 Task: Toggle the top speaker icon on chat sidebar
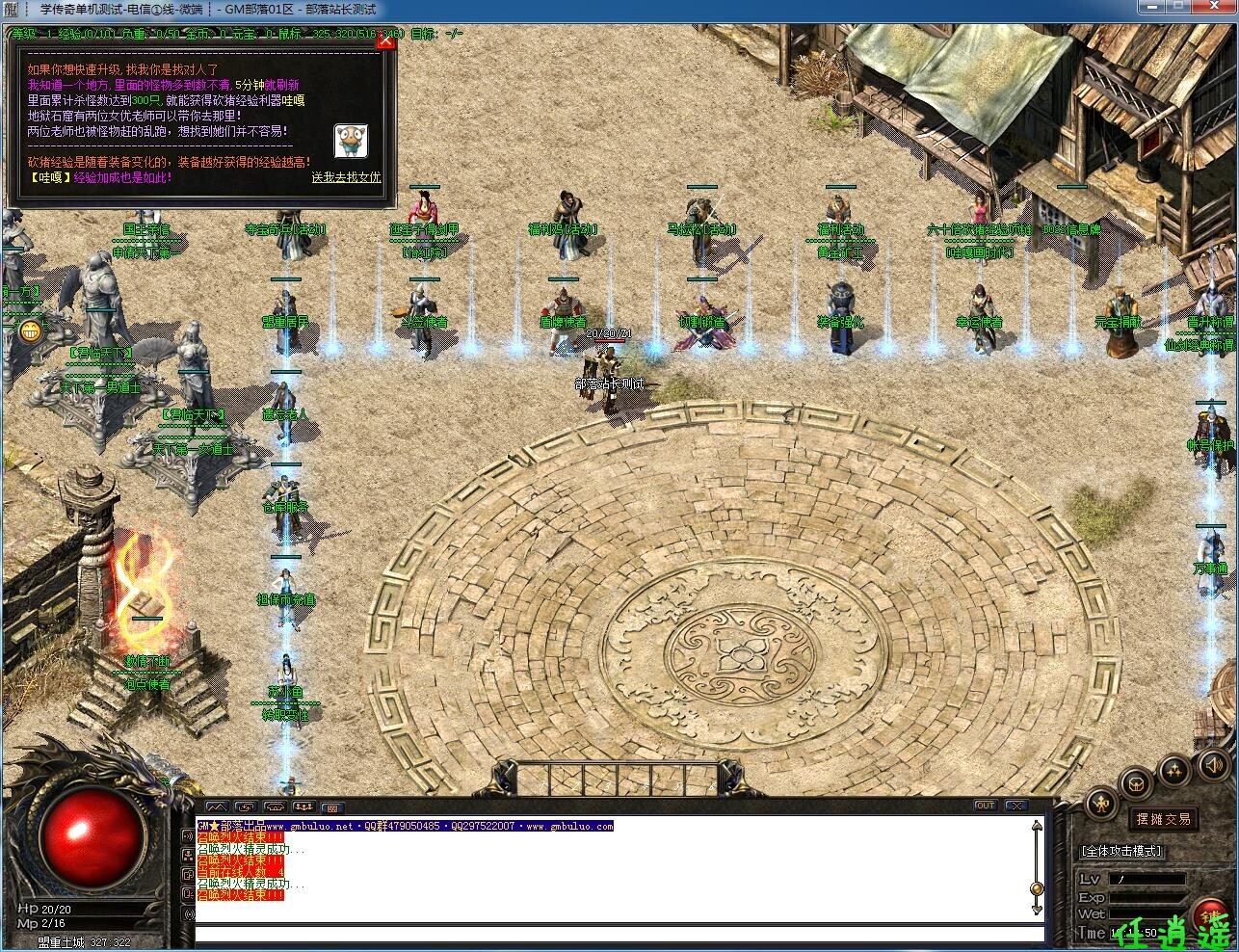point(188,836)
